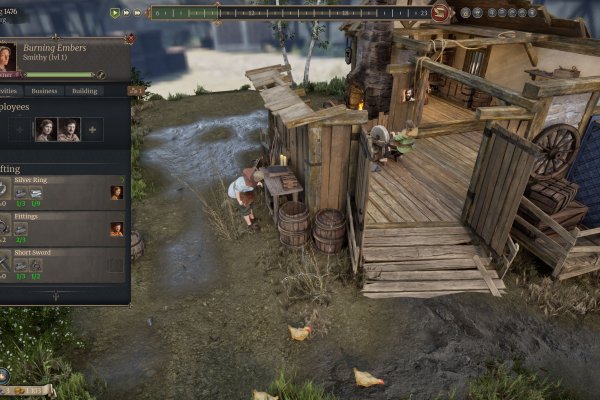The height and width of the screenshot is (400, 600).
Task: Click the worker portrait on Silver Ring
Action: [x=116, y=192]
